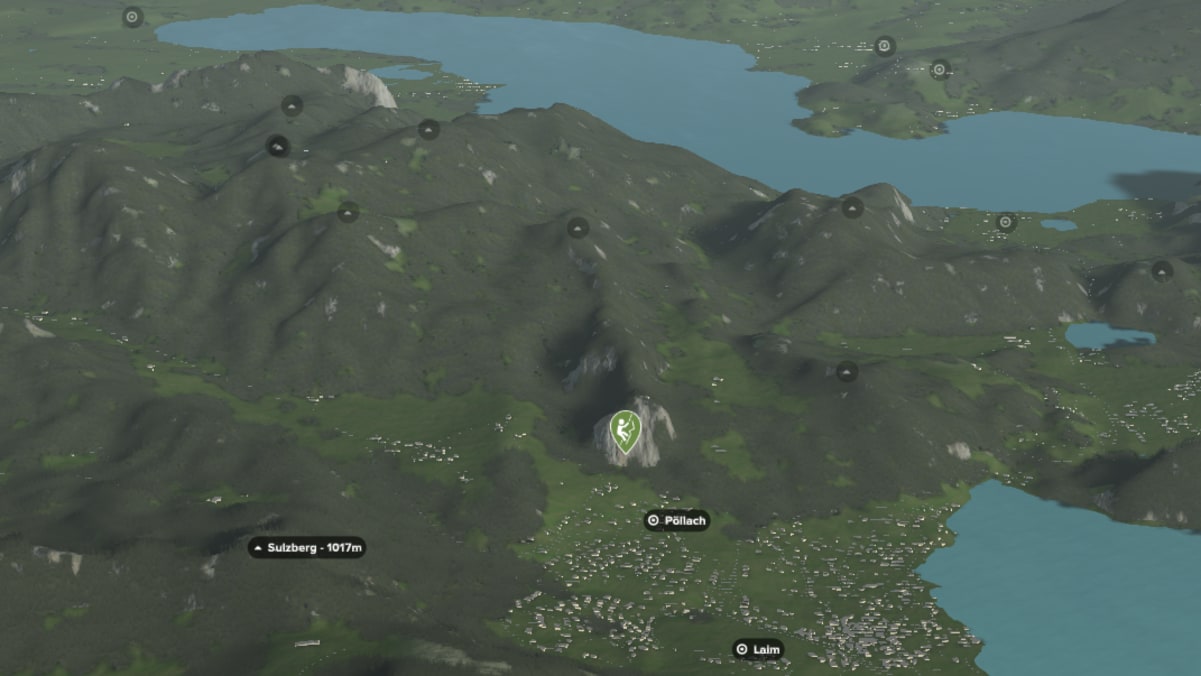Select the Pöllach place label
The width and height of the screenshot is (1201, 676).
(x=677, y=520)
